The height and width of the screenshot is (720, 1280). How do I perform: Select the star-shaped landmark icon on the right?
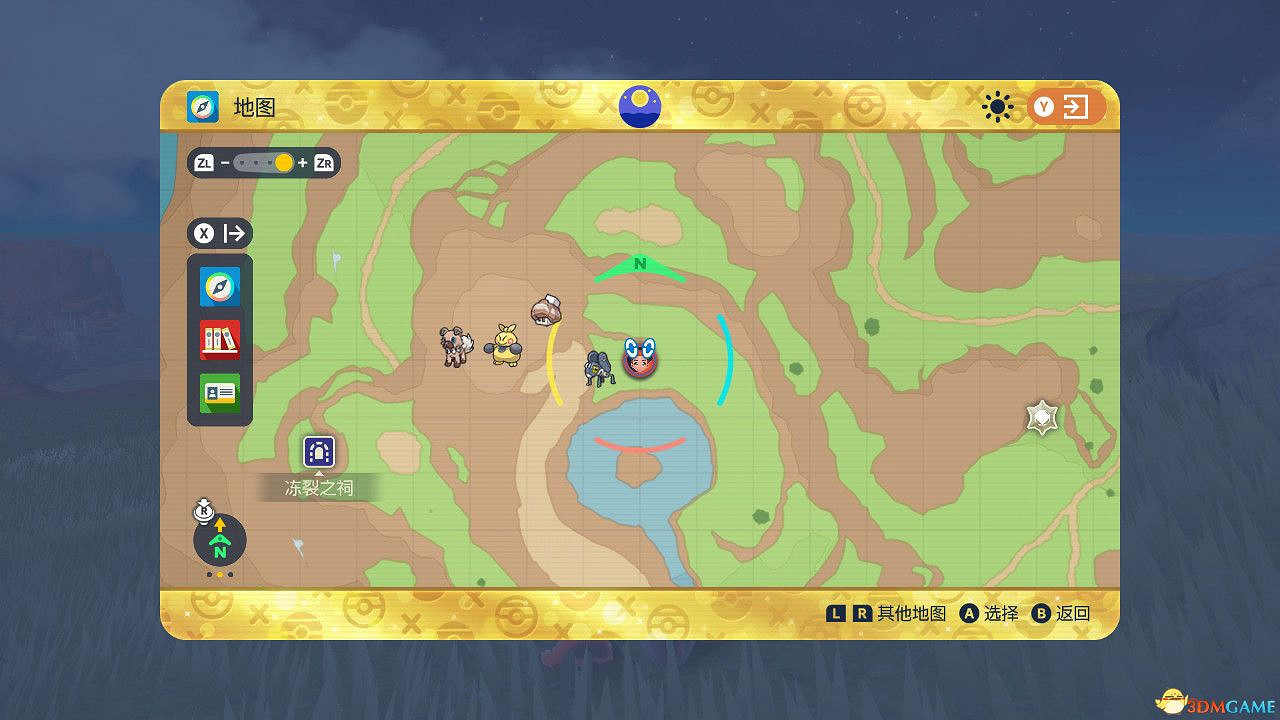(1040, 417)
